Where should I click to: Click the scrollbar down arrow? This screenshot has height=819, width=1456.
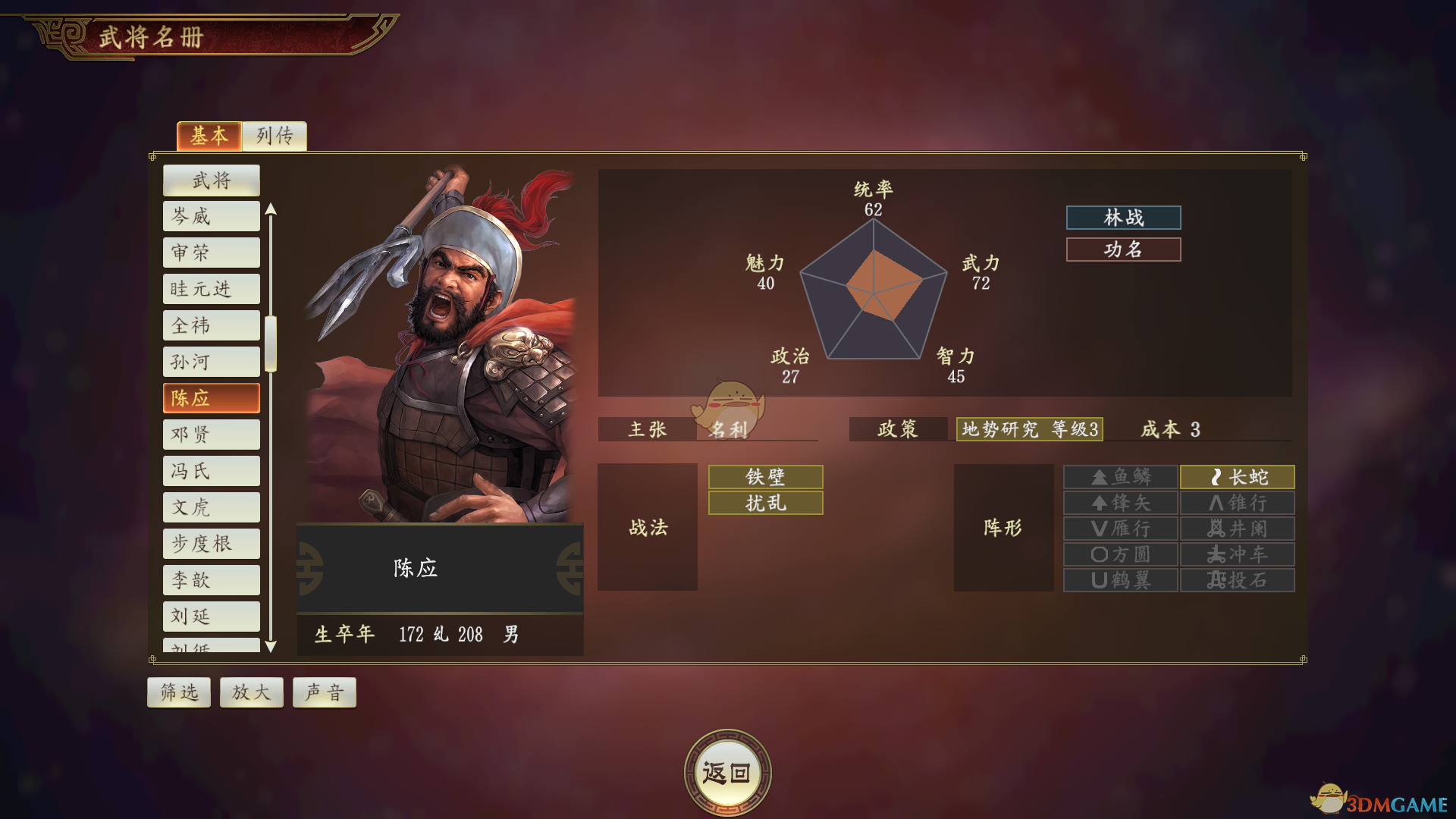[271, 647]
